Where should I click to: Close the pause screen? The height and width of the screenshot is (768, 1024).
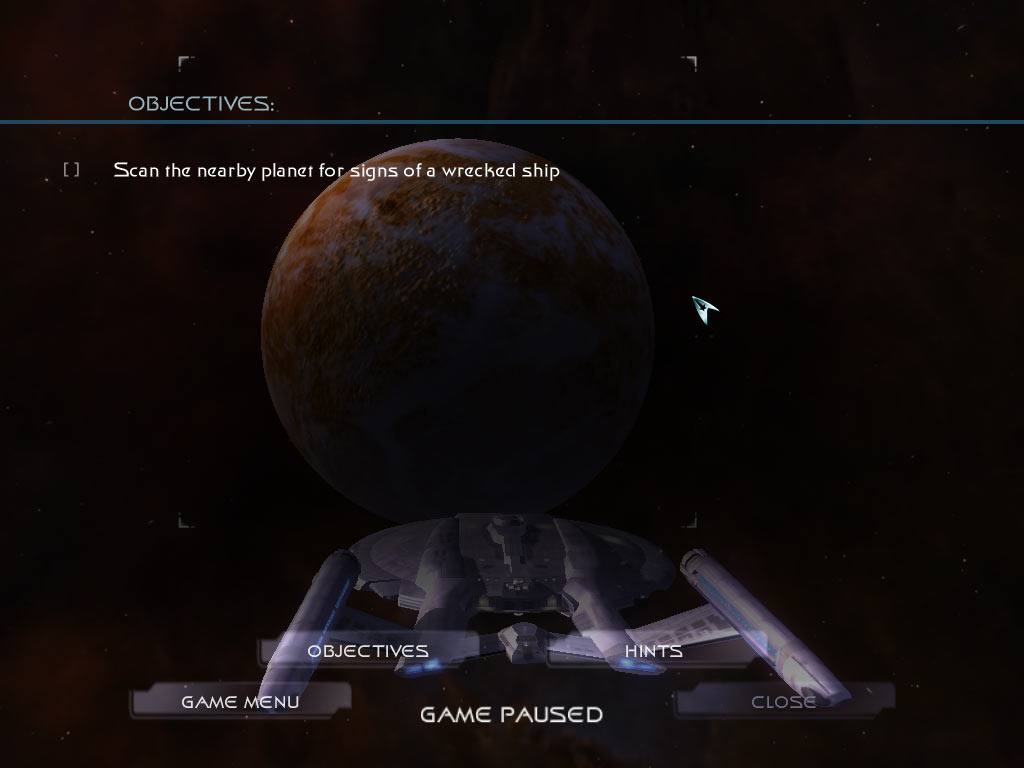(x=783, y=702)
